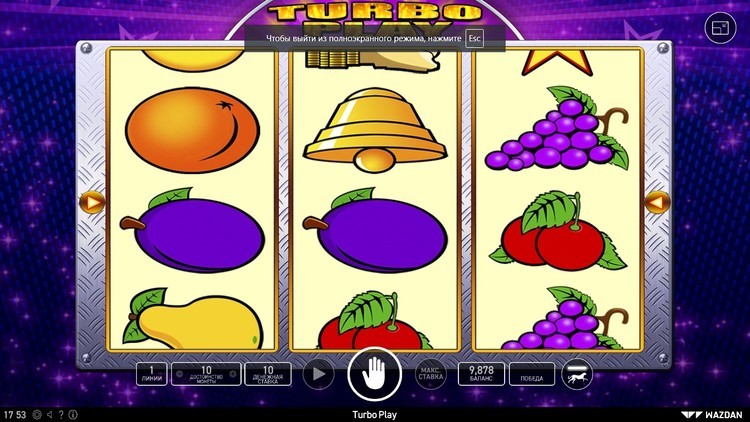
Task: Stop the reels with the hand button
Action: [x=374, y=375]
